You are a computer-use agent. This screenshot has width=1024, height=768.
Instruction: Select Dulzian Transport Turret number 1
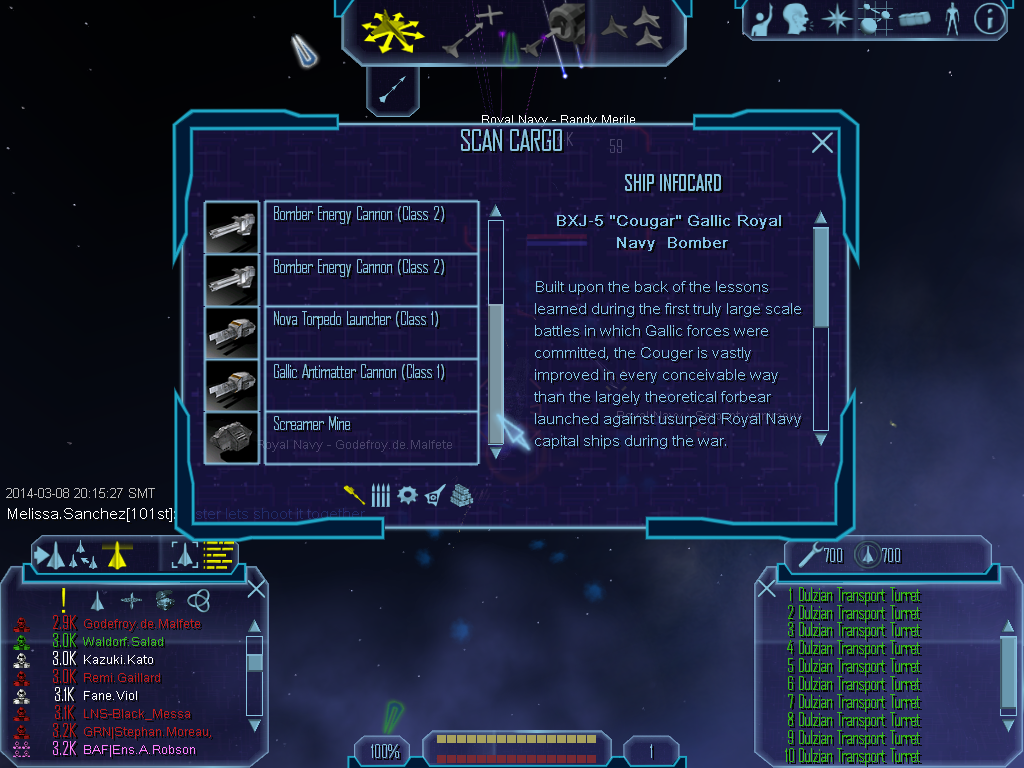point(857,596)
